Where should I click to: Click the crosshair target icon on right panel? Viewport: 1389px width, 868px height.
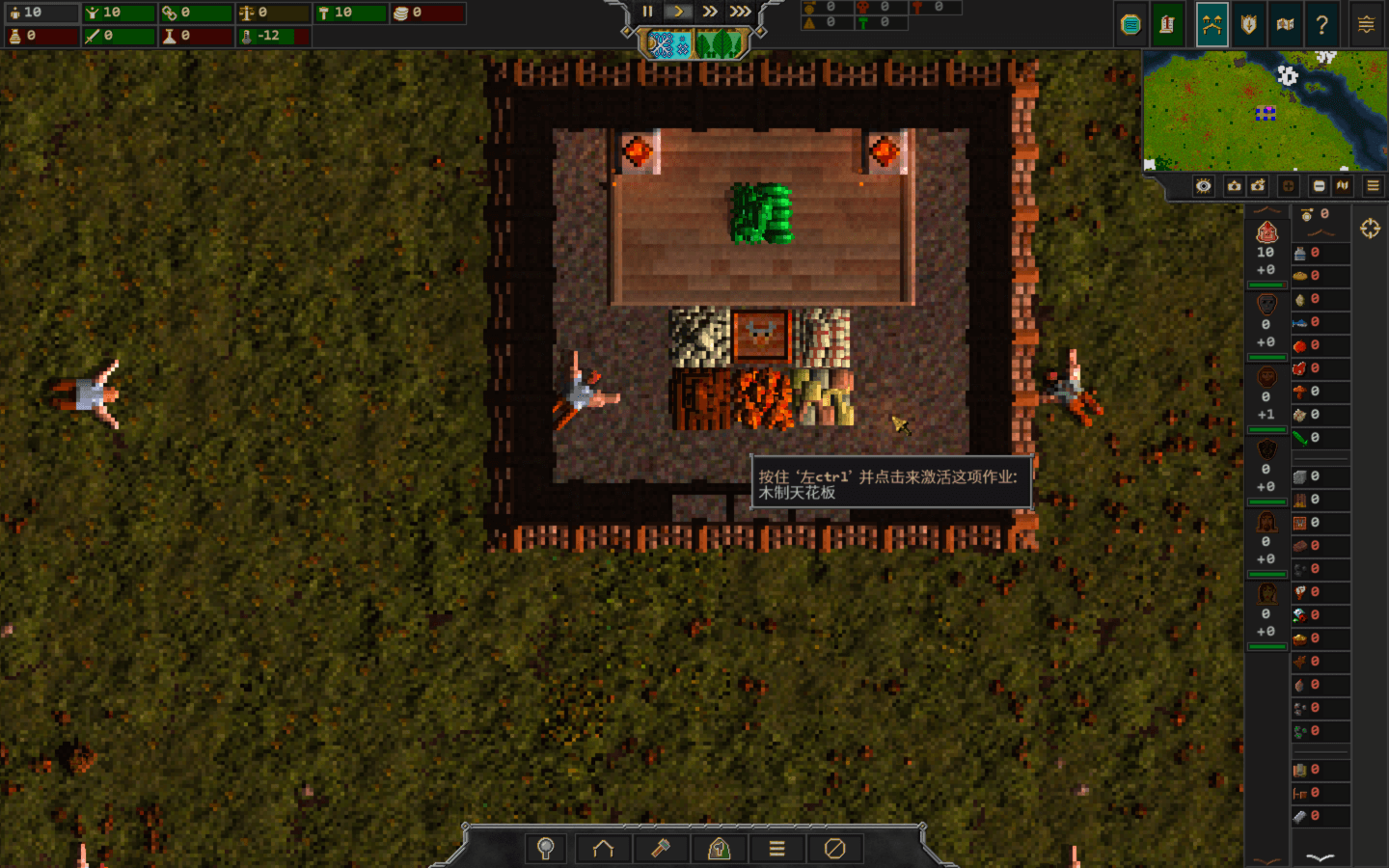pos(1370,229)
